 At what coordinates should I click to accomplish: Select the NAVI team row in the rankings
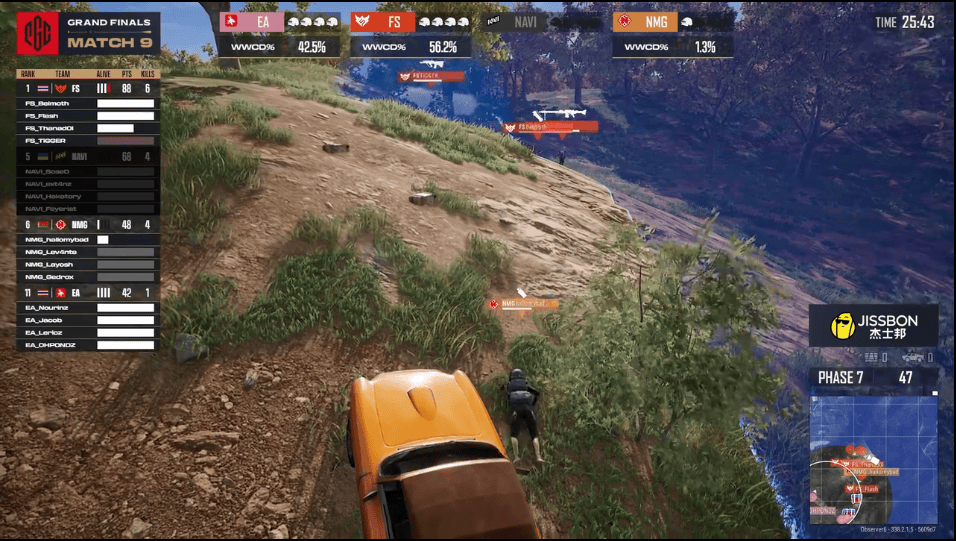87,156
